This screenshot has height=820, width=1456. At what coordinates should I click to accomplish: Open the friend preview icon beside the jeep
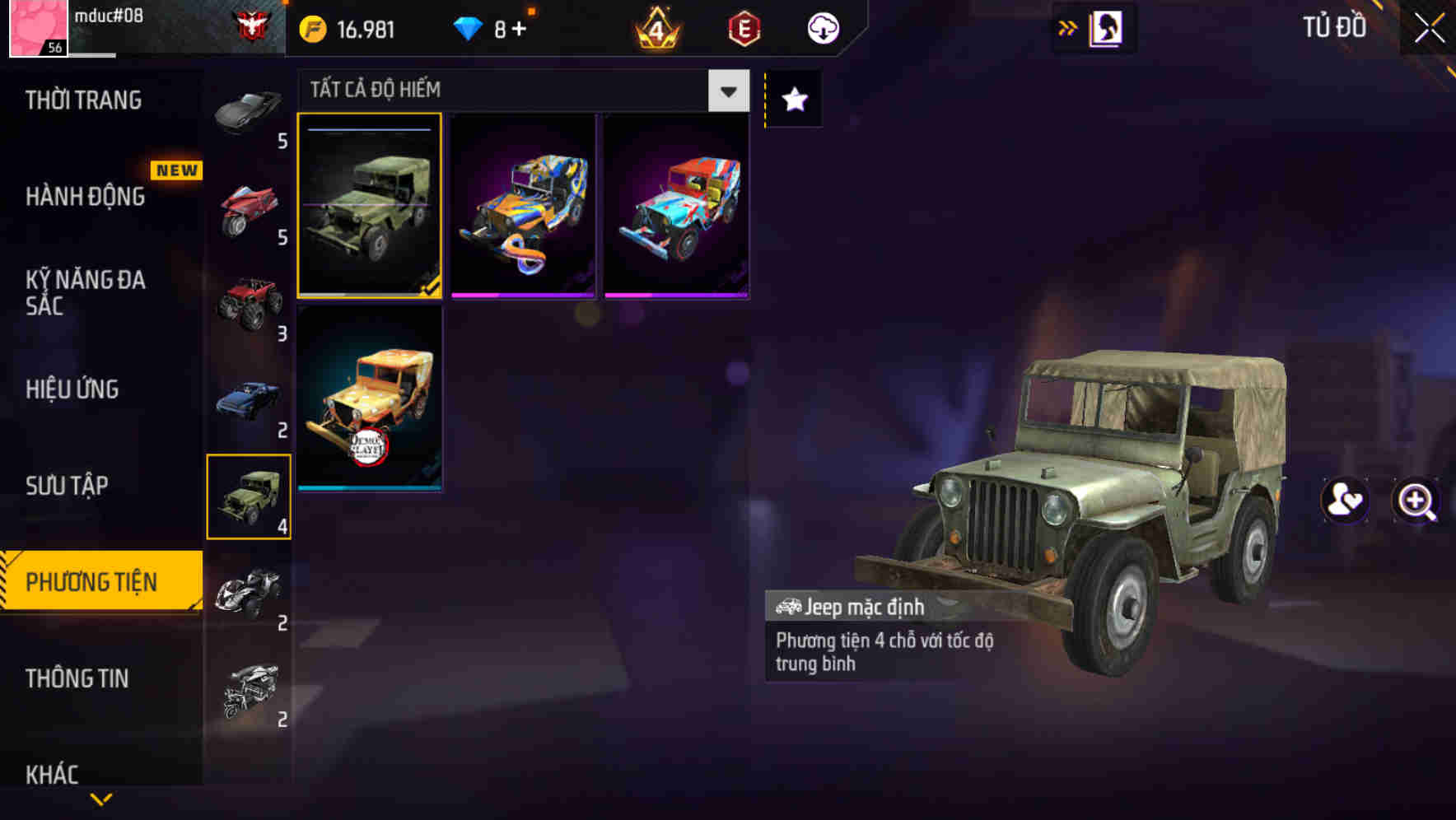1342,502
